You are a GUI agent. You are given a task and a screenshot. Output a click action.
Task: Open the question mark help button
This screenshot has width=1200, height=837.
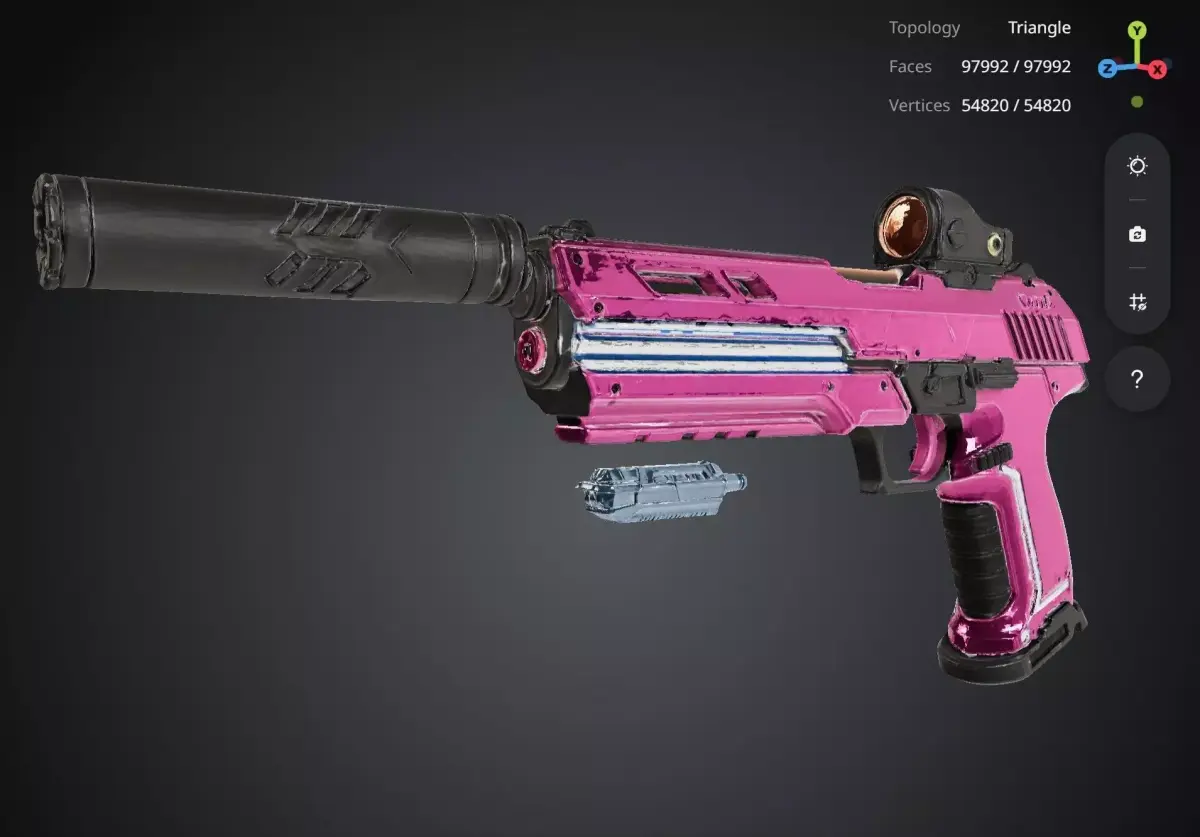coord(1137,379)
